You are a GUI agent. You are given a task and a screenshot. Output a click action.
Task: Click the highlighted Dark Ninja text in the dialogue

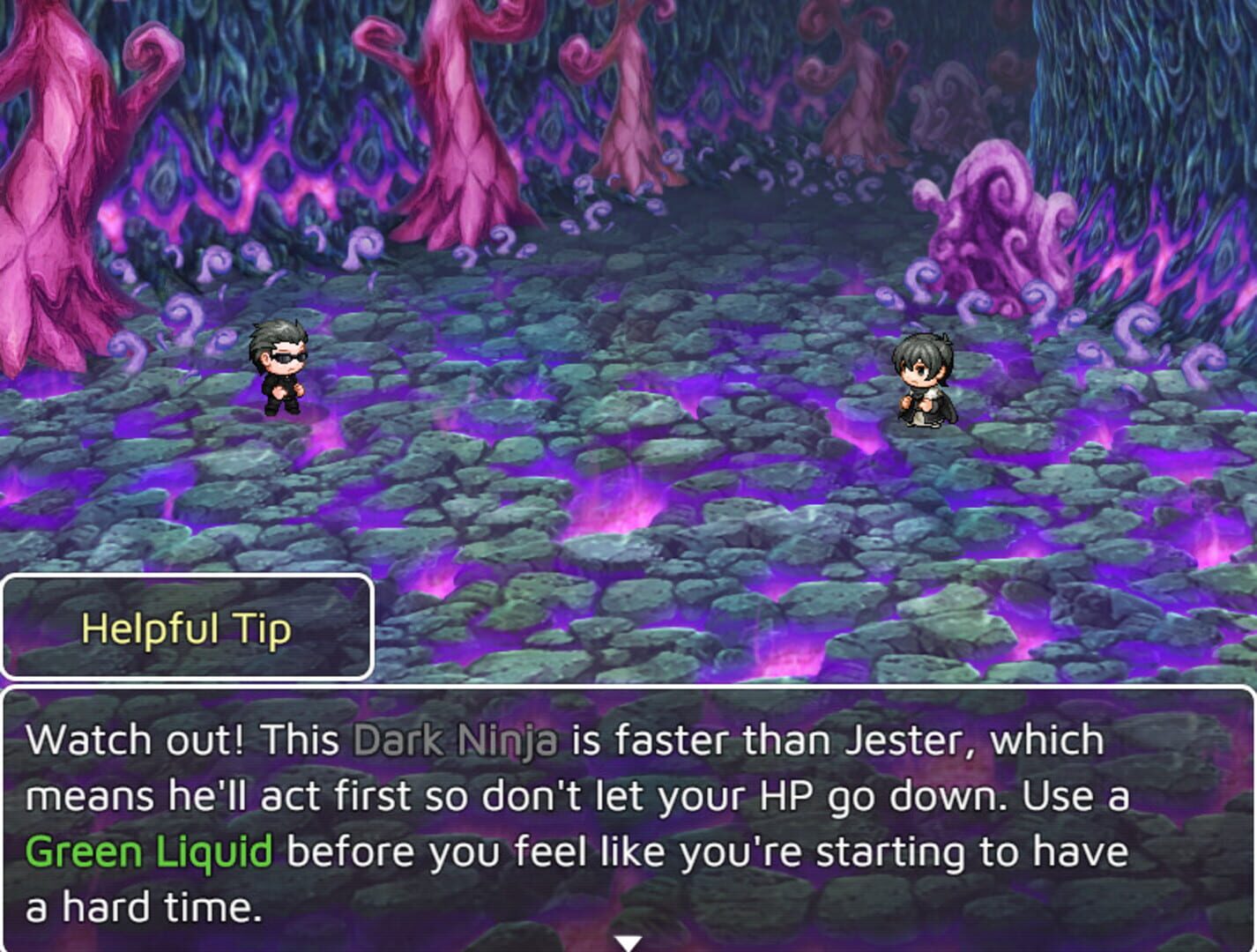pyautogui.click(x=453, y=740)
